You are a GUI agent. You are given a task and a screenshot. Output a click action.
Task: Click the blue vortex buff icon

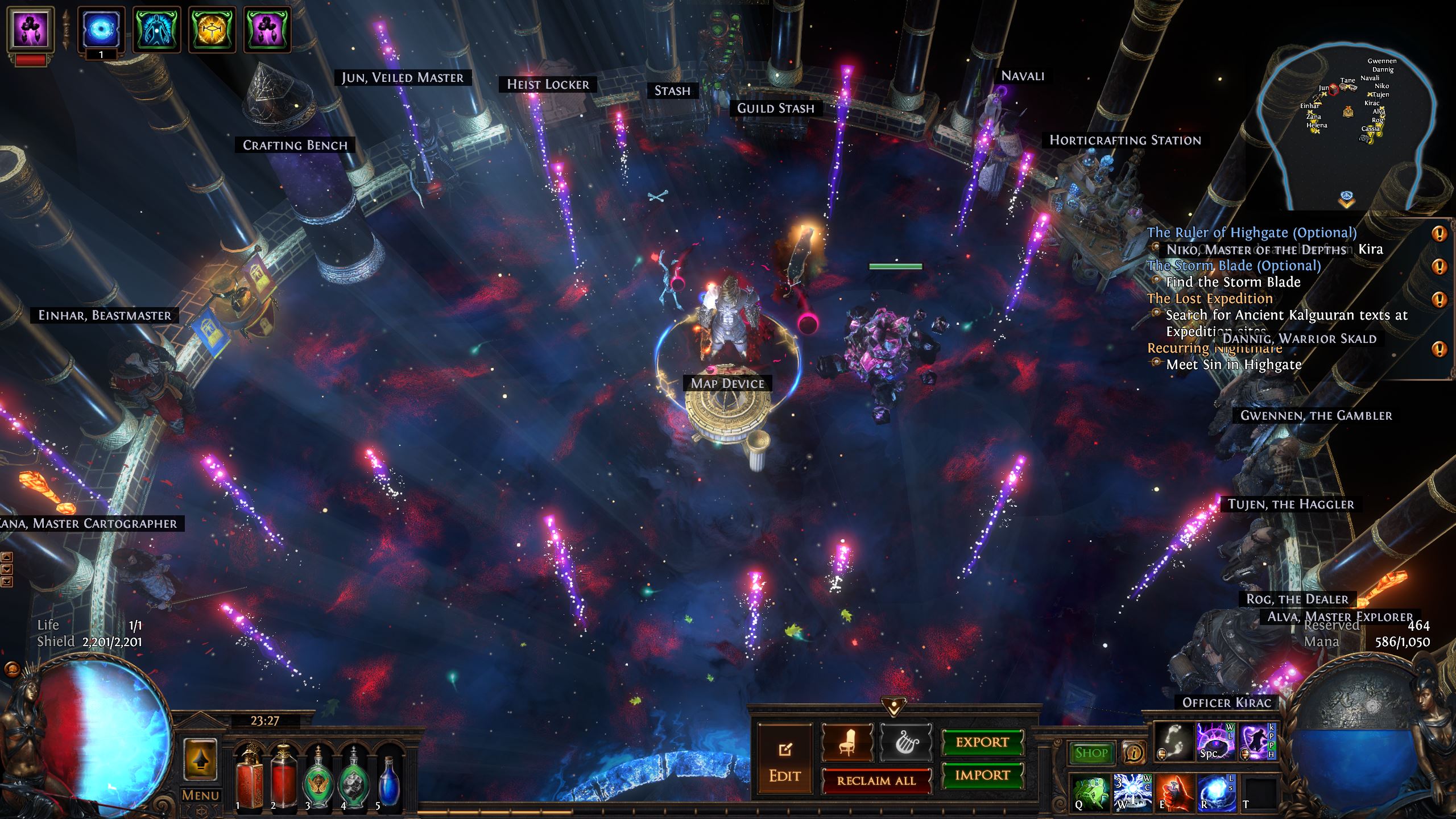pos(101,28)
